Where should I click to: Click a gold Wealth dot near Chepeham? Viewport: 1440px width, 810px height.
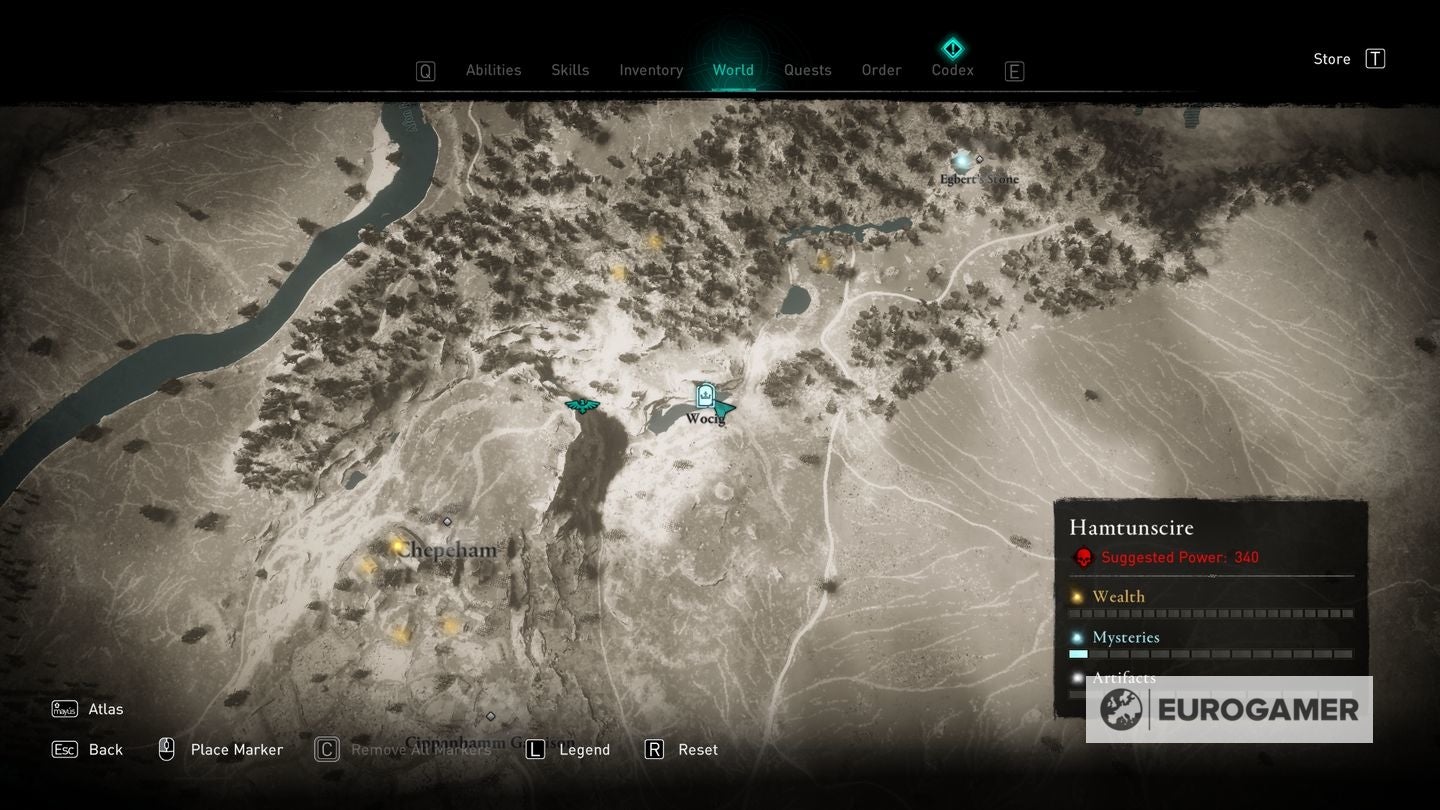[395, 545]
